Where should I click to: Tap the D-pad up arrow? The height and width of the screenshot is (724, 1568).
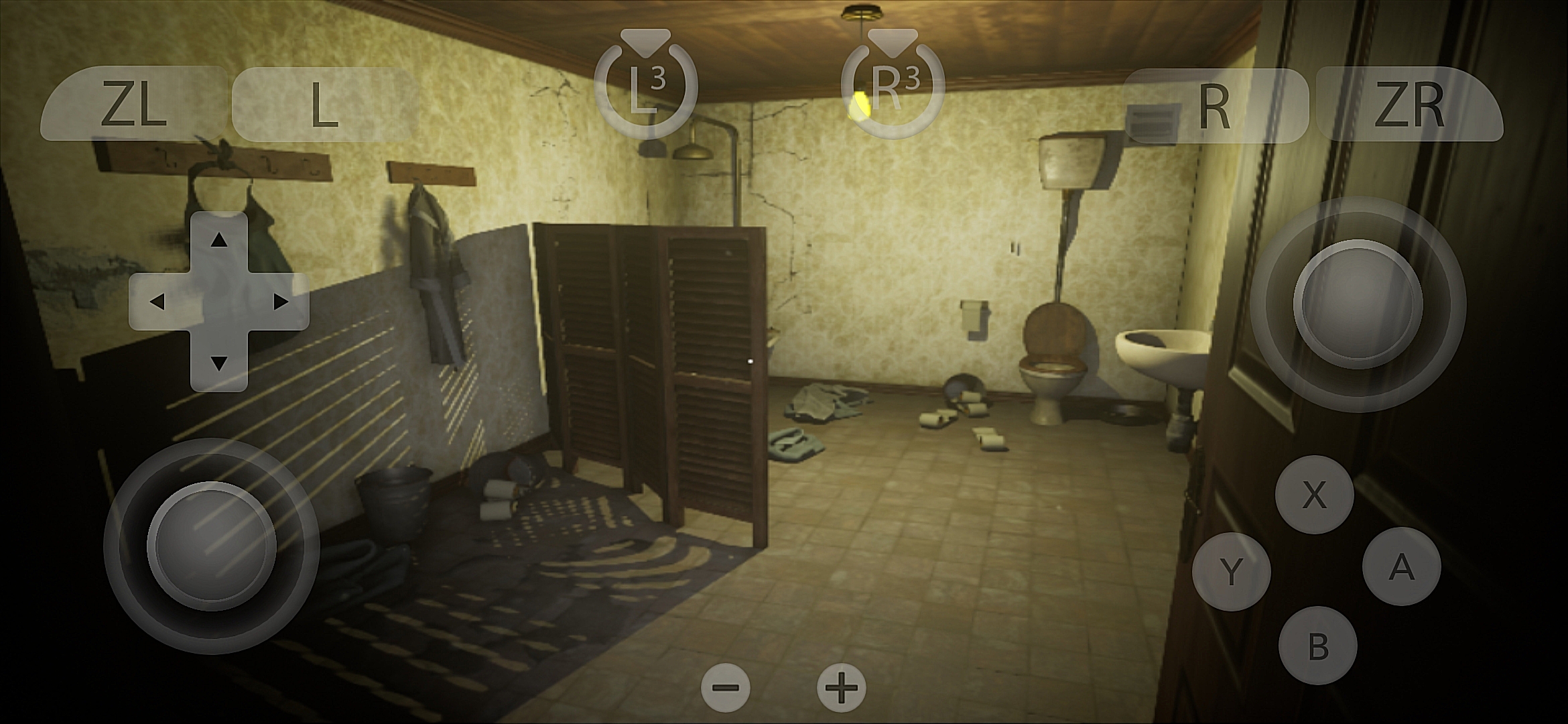218,240
